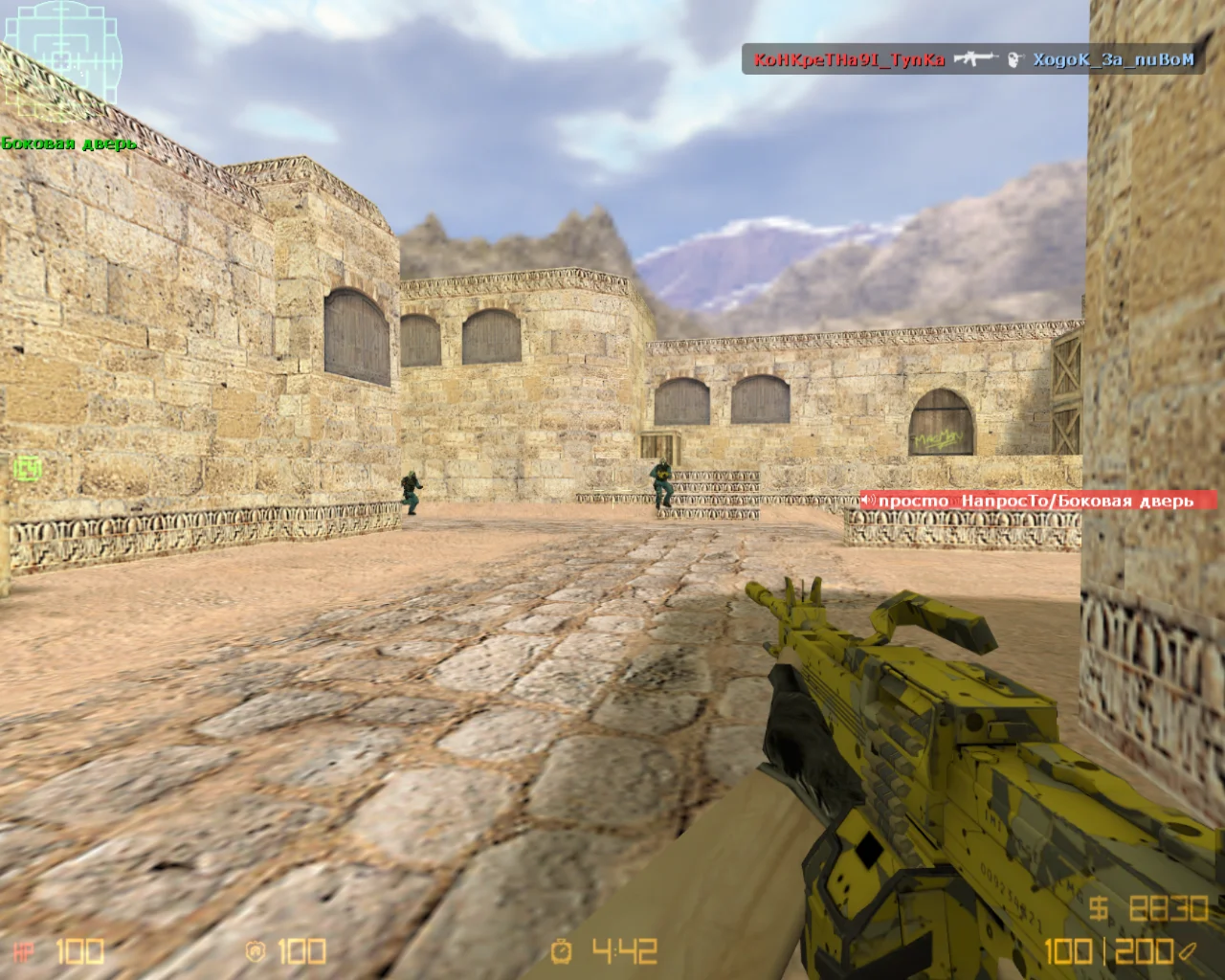Click the green Боковая дверь location label

pyautogui.click(x=69, y=144)
